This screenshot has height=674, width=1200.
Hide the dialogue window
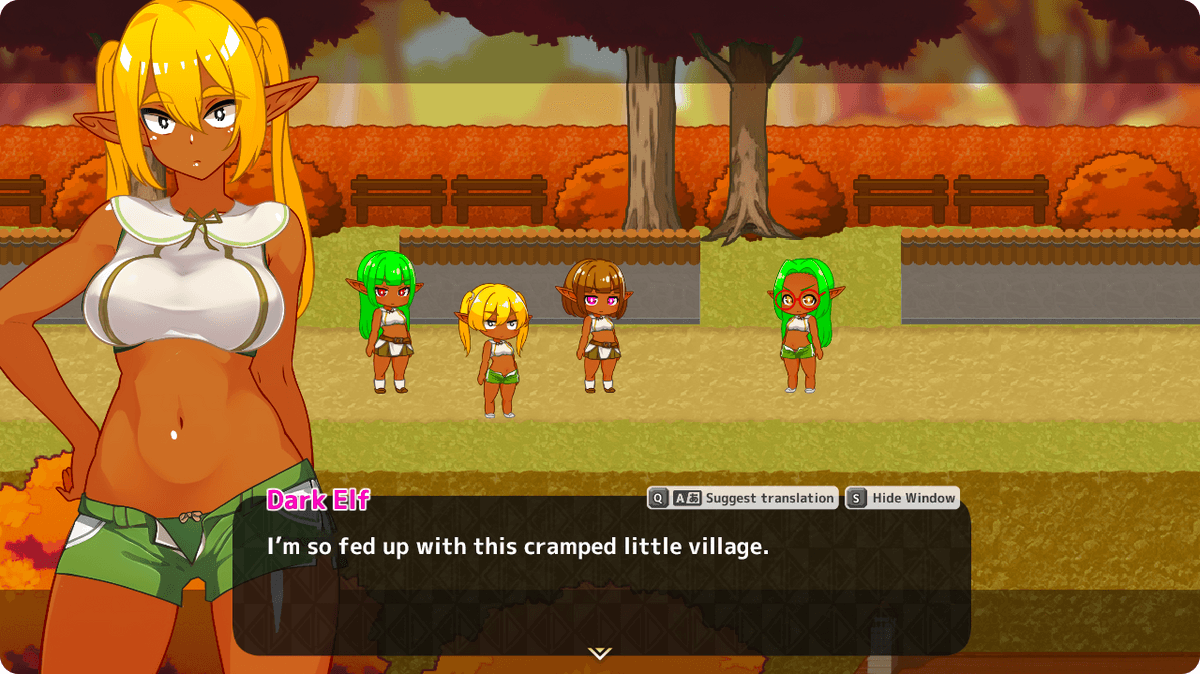point(902,498)
